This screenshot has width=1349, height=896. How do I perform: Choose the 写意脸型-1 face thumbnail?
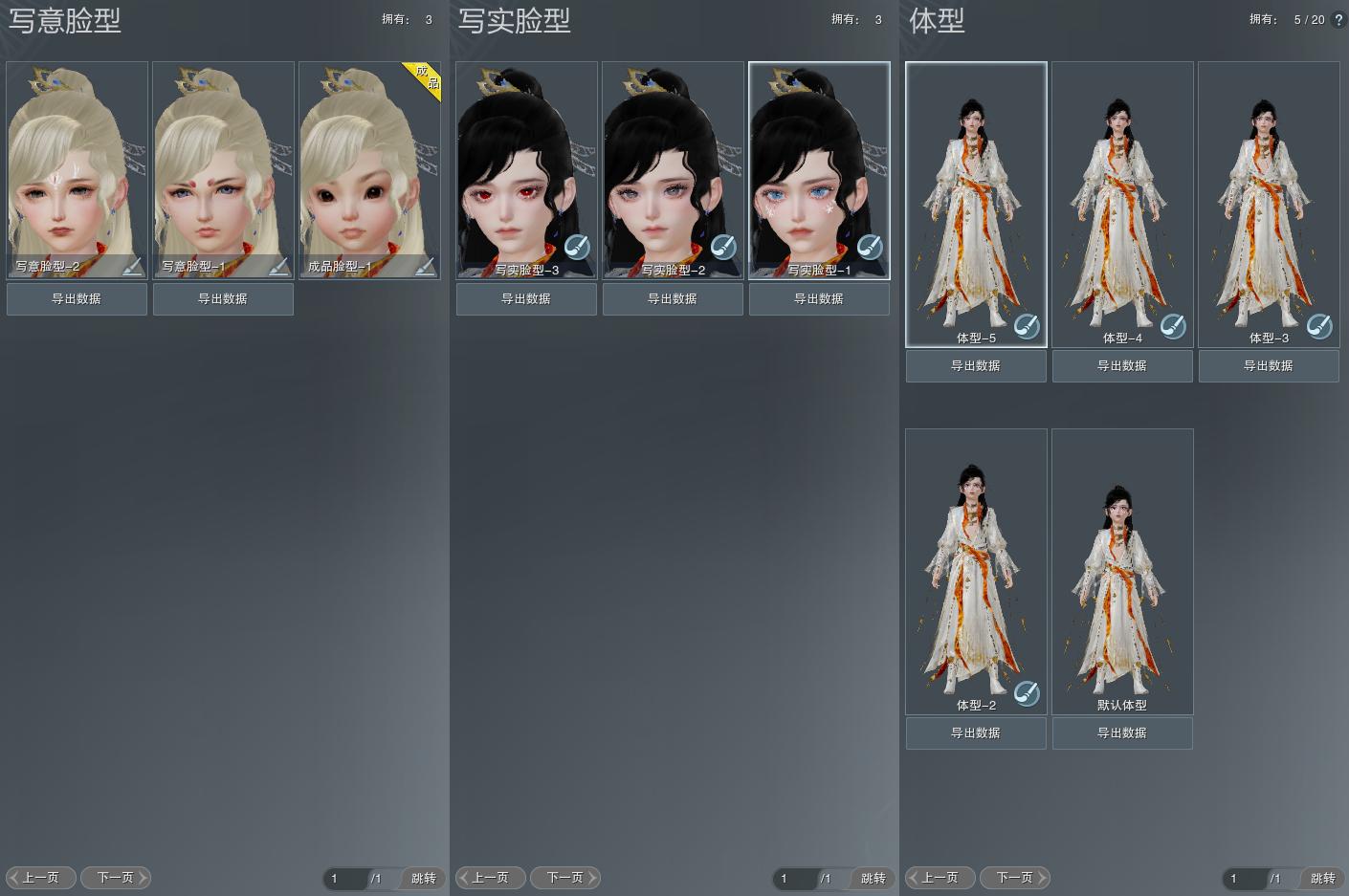223,163
